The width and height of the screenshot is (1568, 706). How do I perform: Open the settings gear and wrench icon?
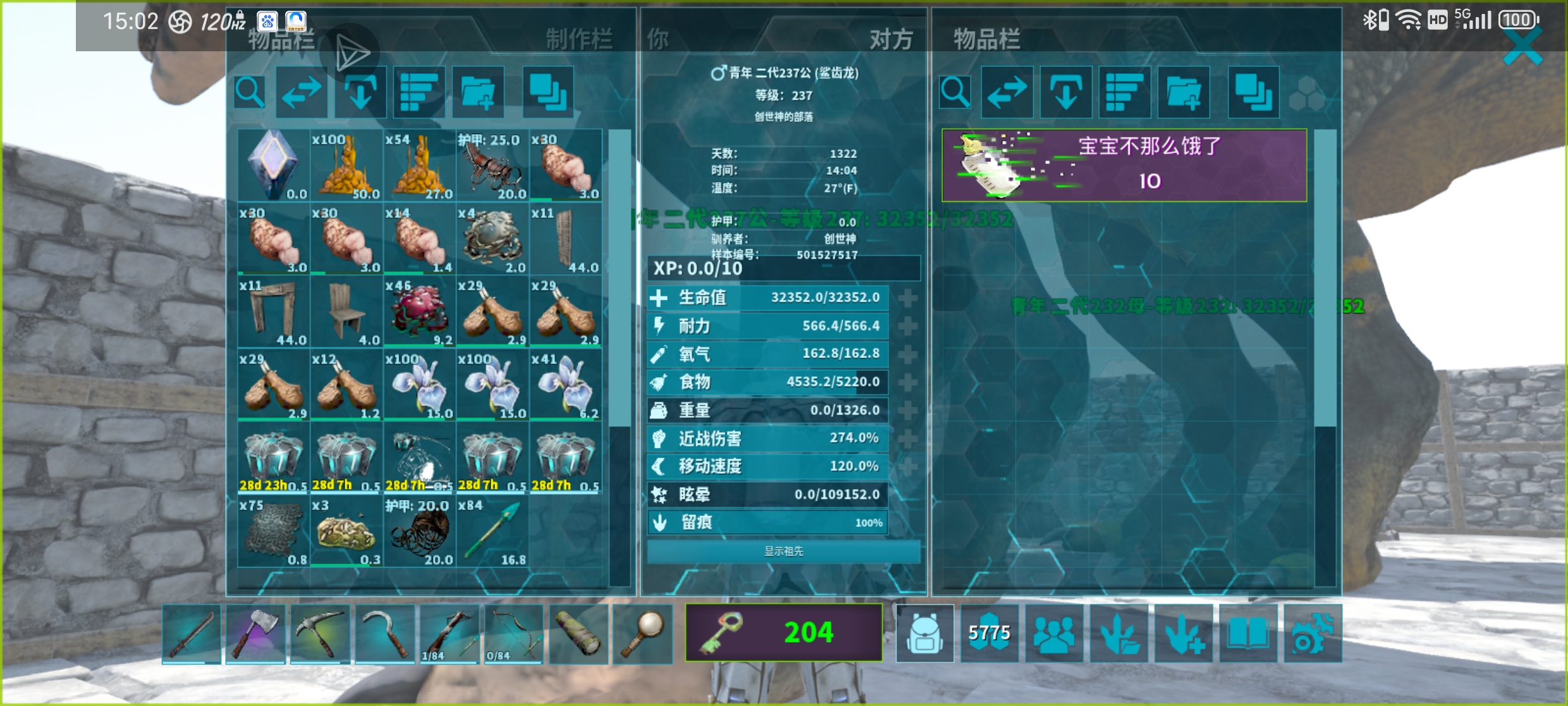[x=1312, y=633]
